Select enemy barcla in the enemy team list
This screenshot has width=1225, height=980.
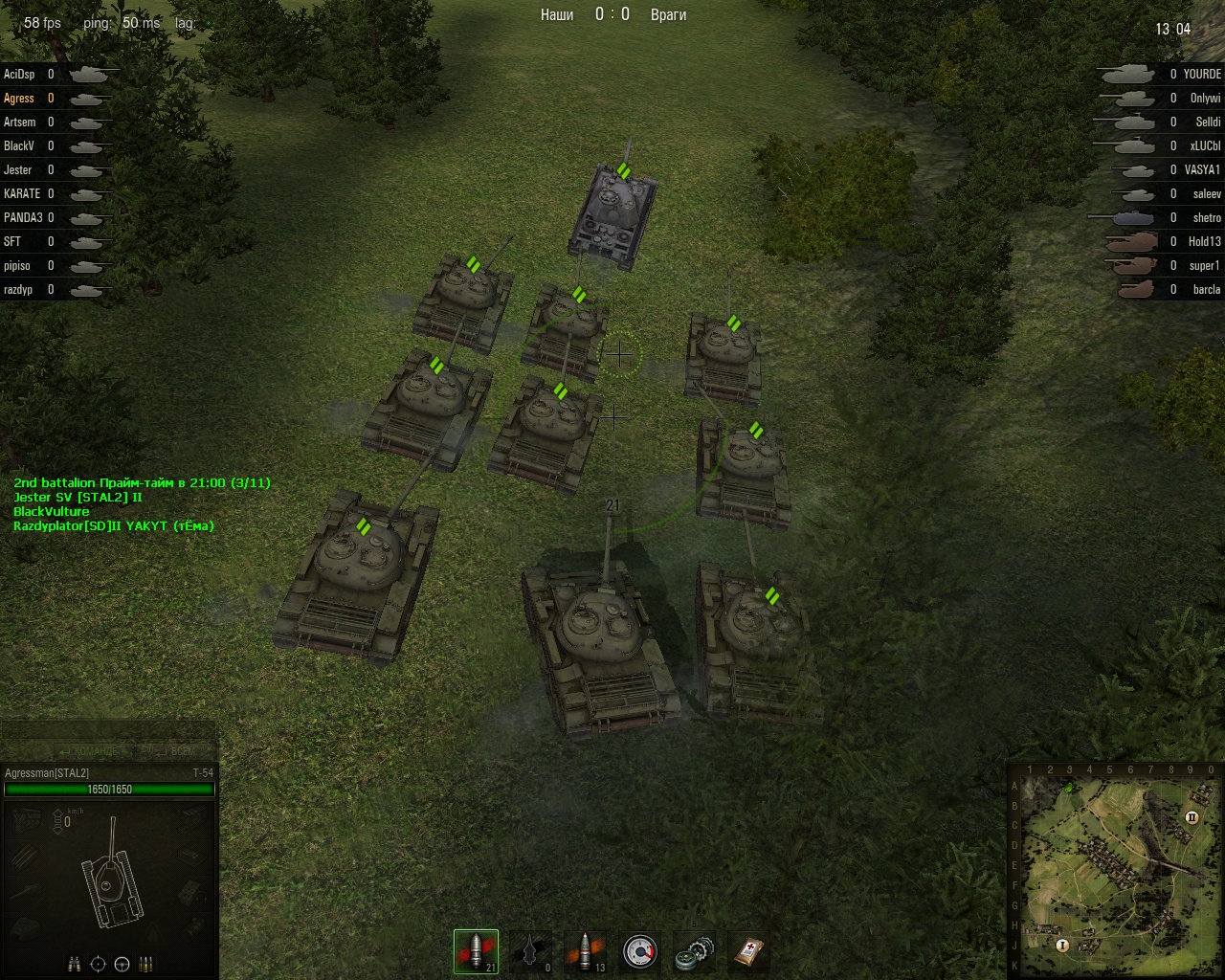coord(1206,289)
